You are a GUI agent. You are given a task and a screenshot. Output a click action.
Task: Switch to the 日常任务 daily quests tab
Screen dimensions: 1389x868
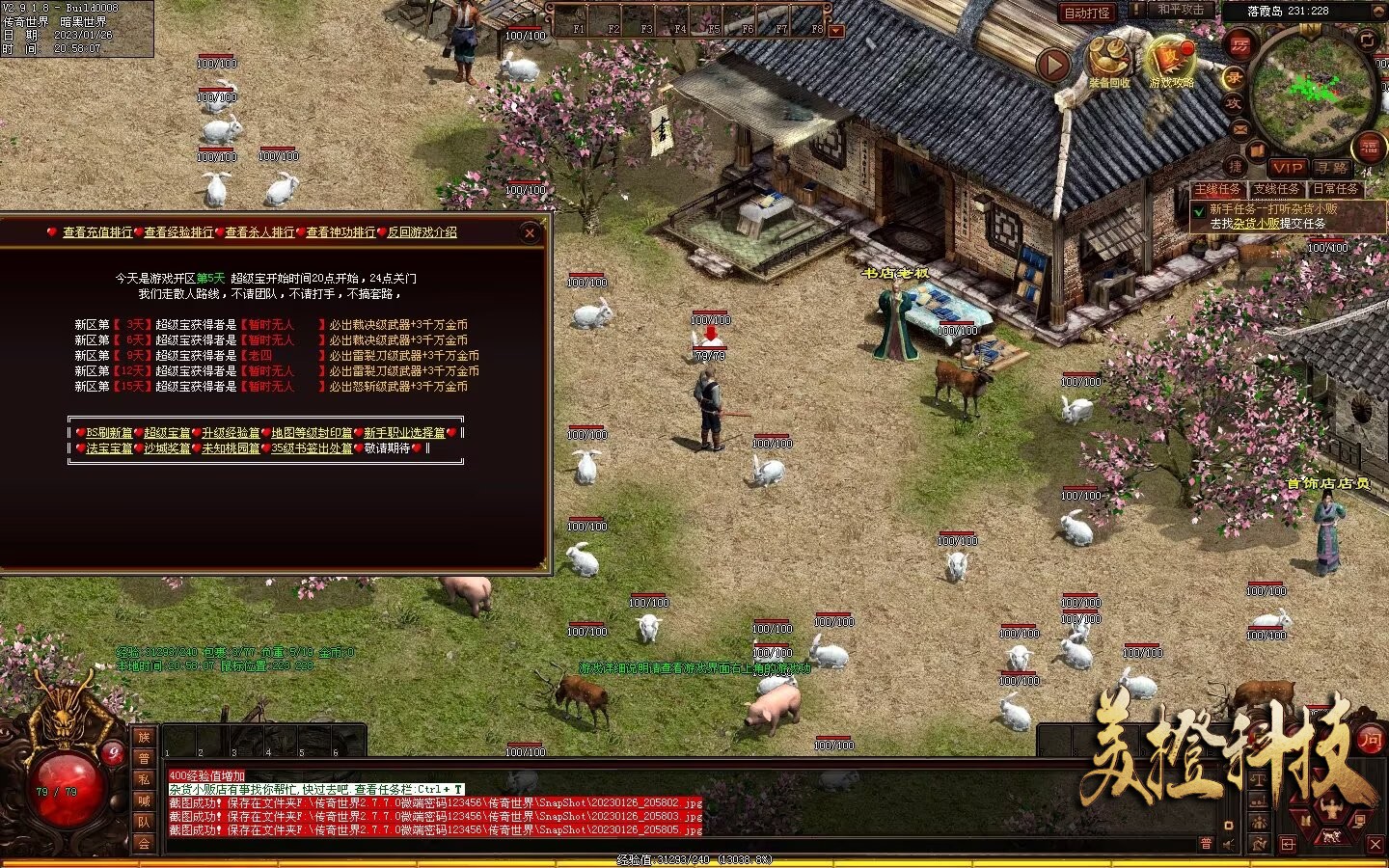[1336, 189]
